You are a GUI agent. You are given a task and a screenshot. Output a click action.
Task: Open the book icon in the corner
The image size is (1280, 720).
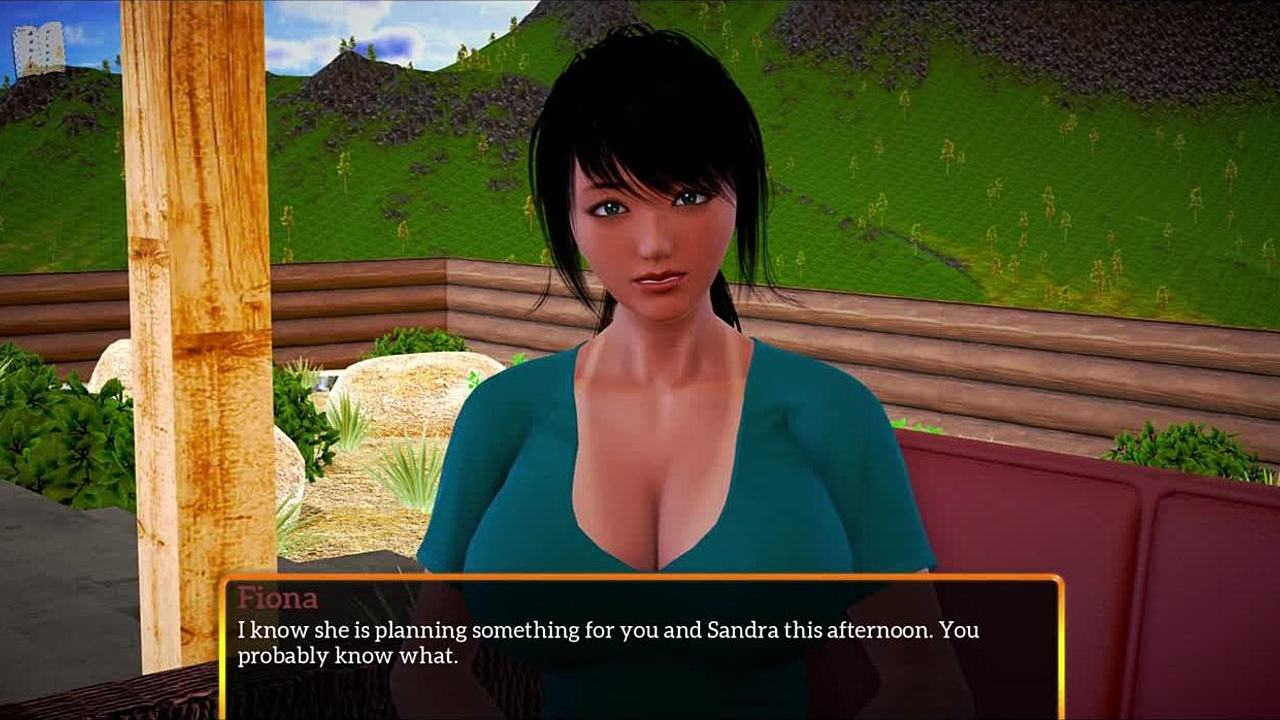(39, 49)
